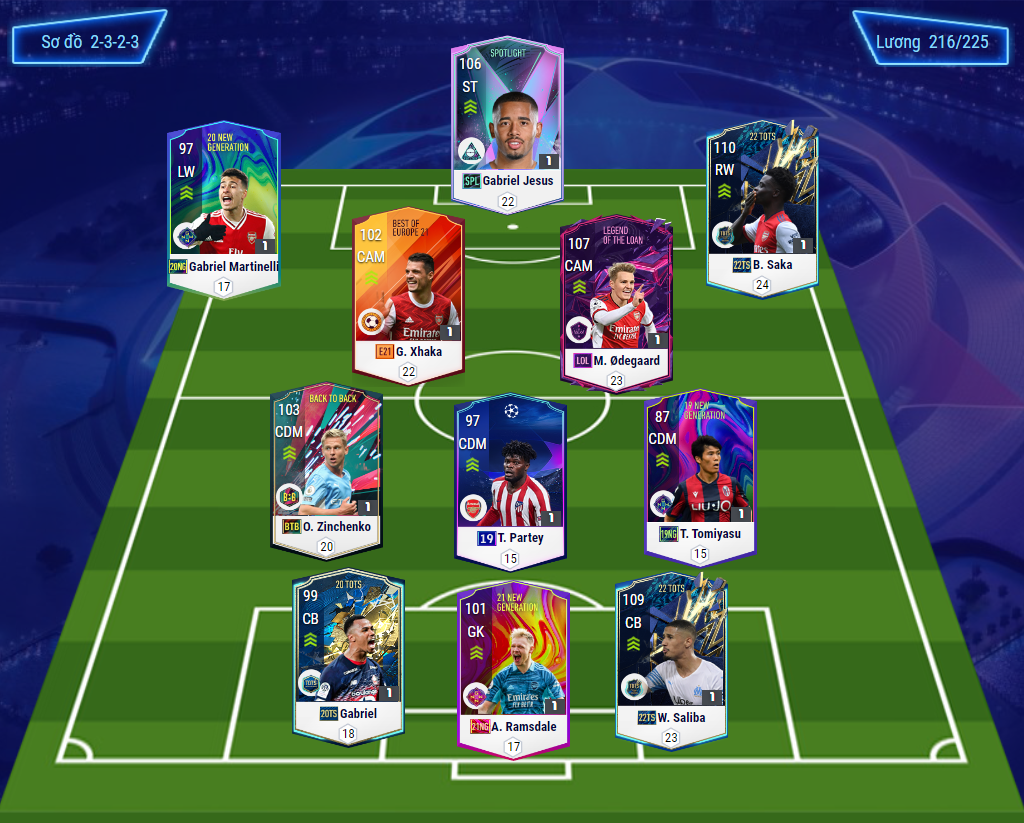
Task: Select T. Tomiyasu's player card
Action: 700,475
